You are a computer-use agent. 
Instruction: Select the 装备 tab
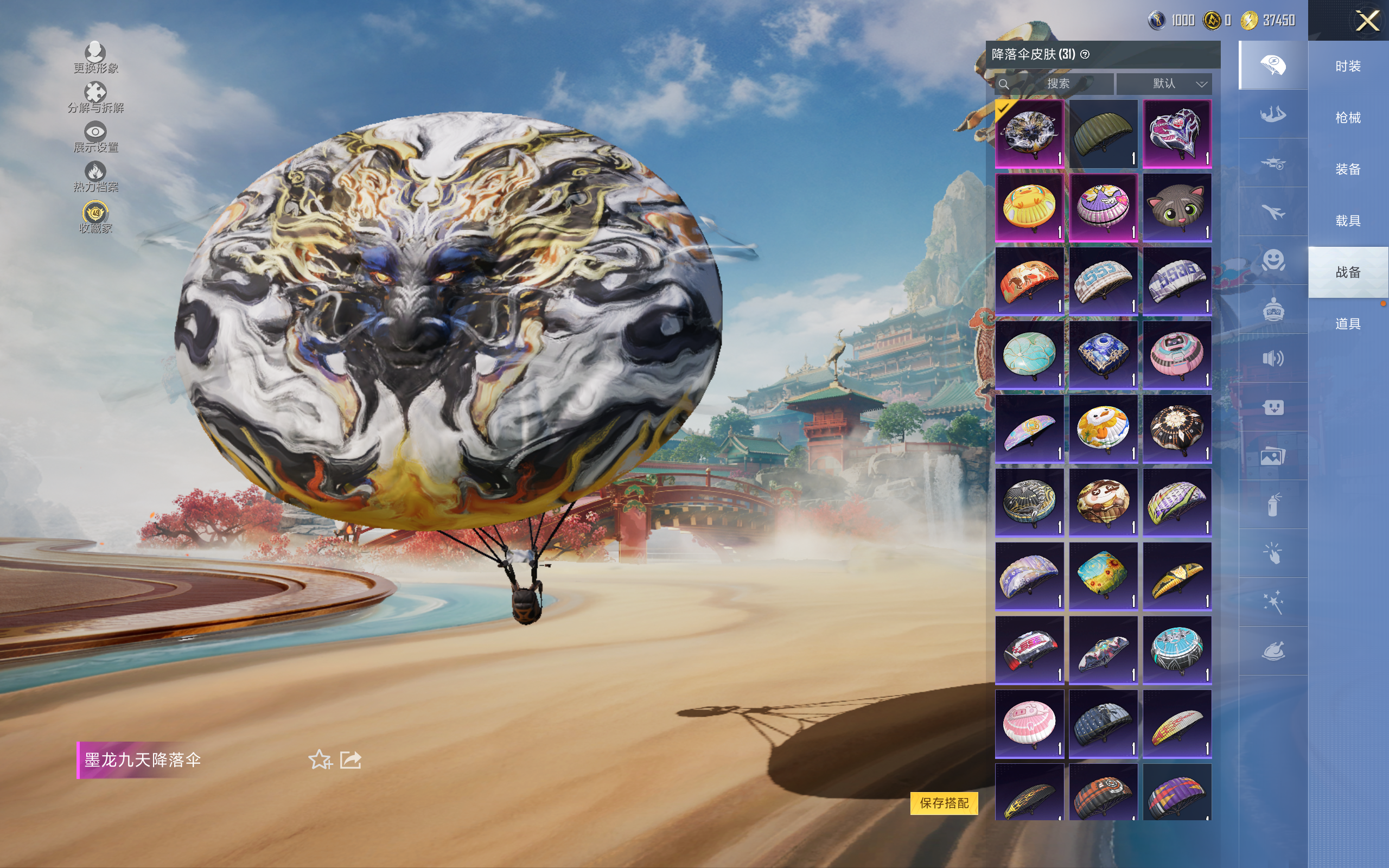coord(1348,169)
